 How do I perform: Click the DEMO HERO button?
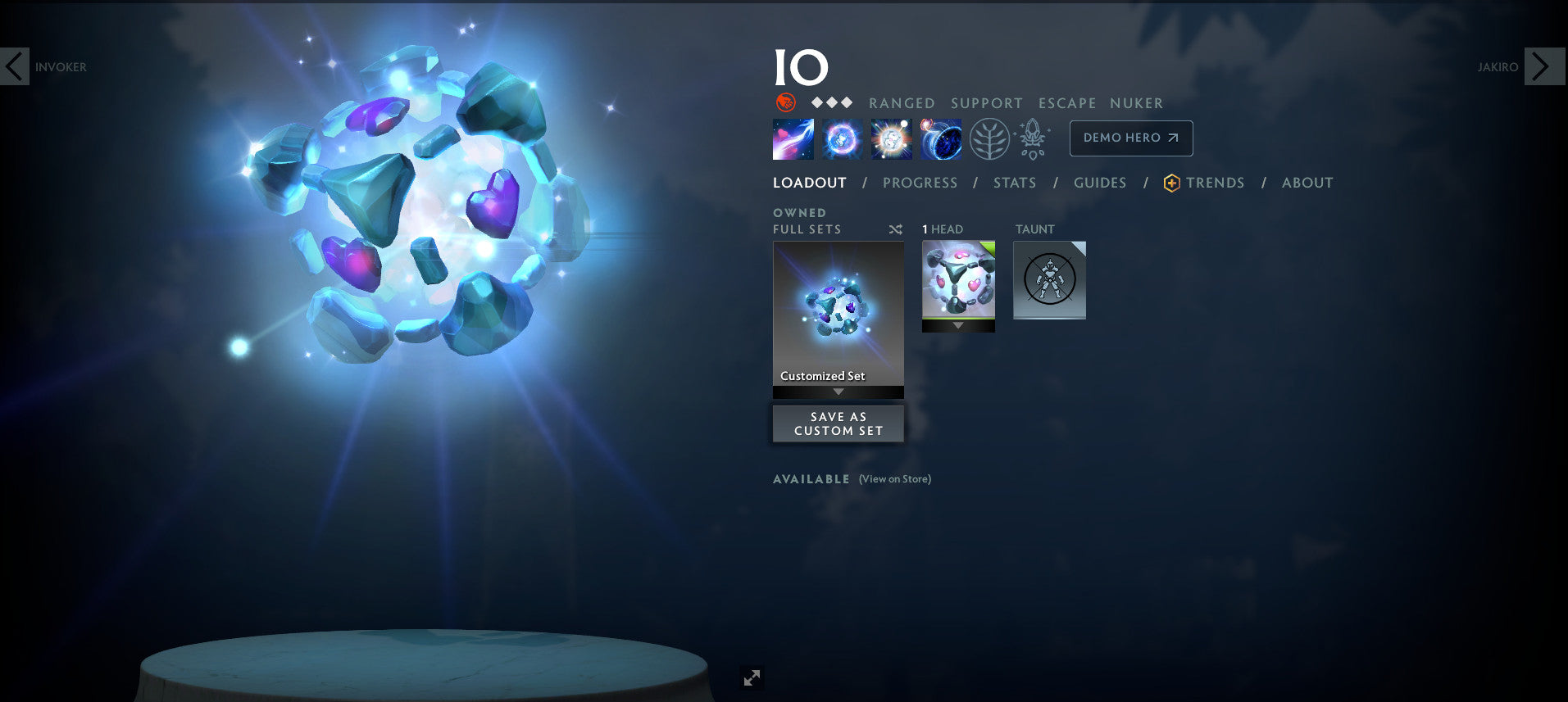coord(1129,138)
